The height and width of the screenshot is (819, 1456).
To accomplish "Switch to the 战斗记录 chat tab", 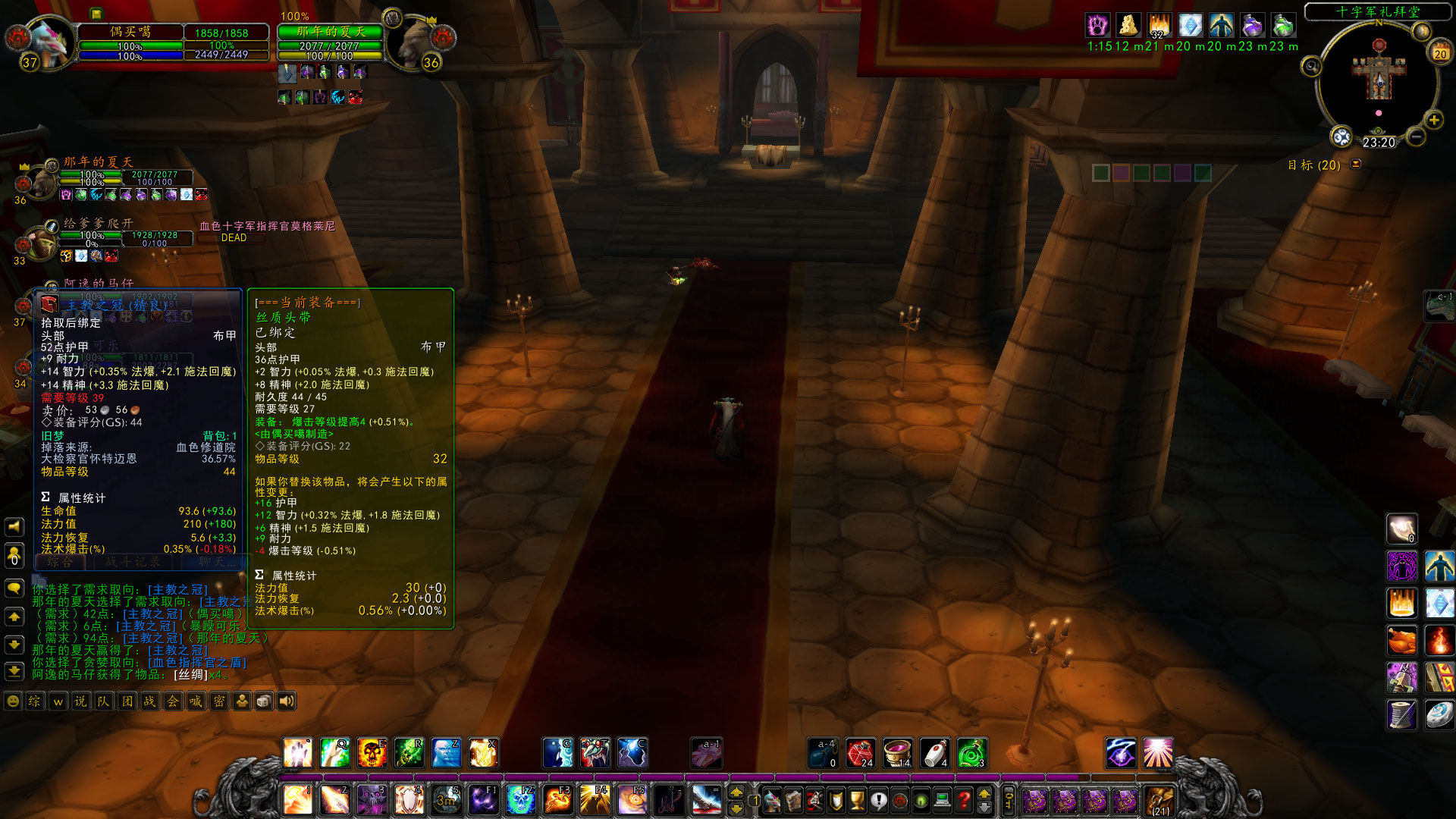I will [x=133, y=562].
